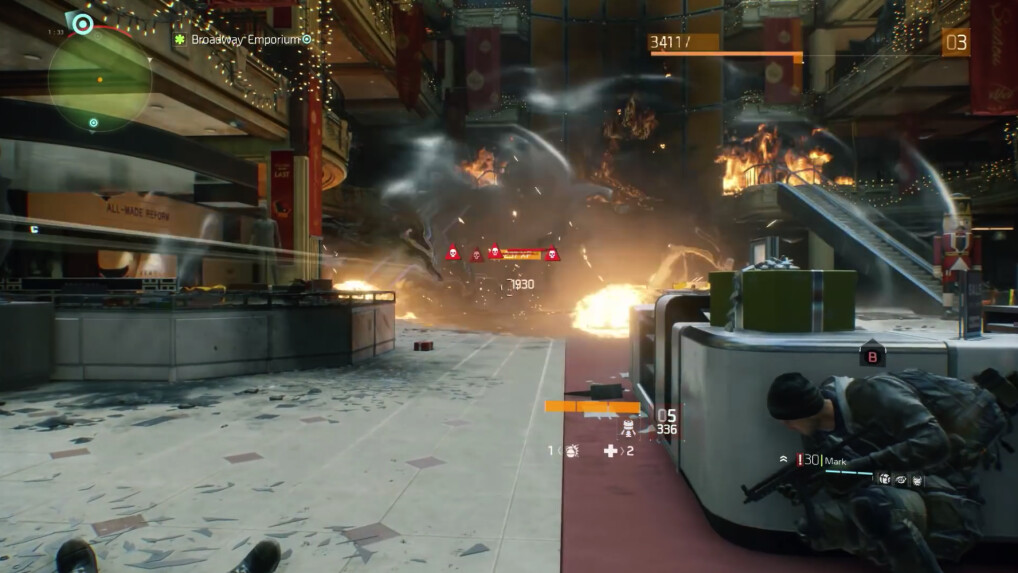
Task: Select the grenade icon on the HUD
Action: (x=571, y=451)
